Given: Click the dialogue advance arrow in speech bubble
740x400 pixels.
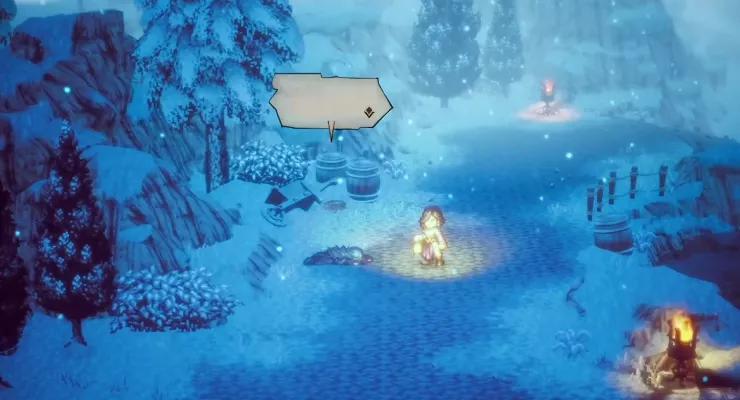Looking at the screenshot, I should click(369, 113).
